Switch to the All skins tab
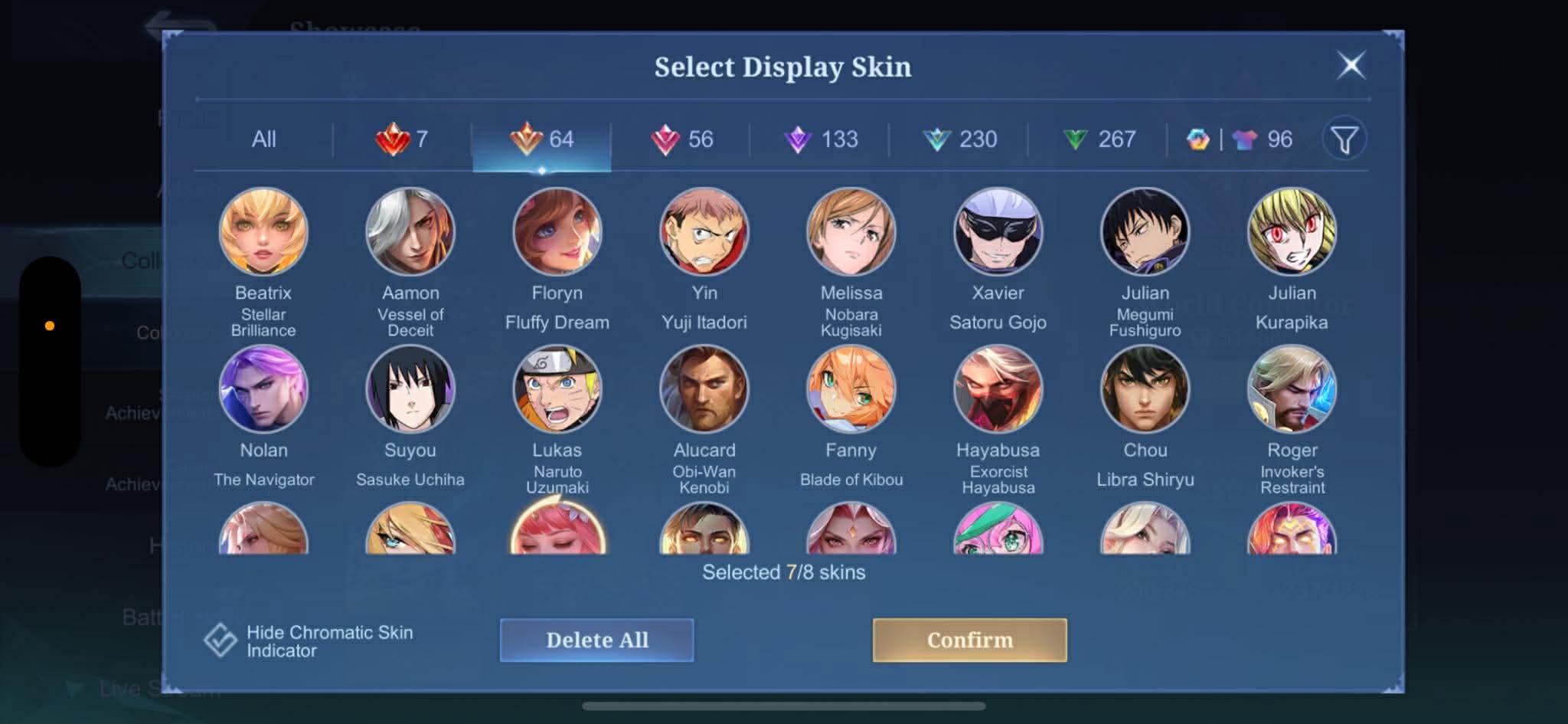This screenshot has width=1568, height=724. [263, 139]
